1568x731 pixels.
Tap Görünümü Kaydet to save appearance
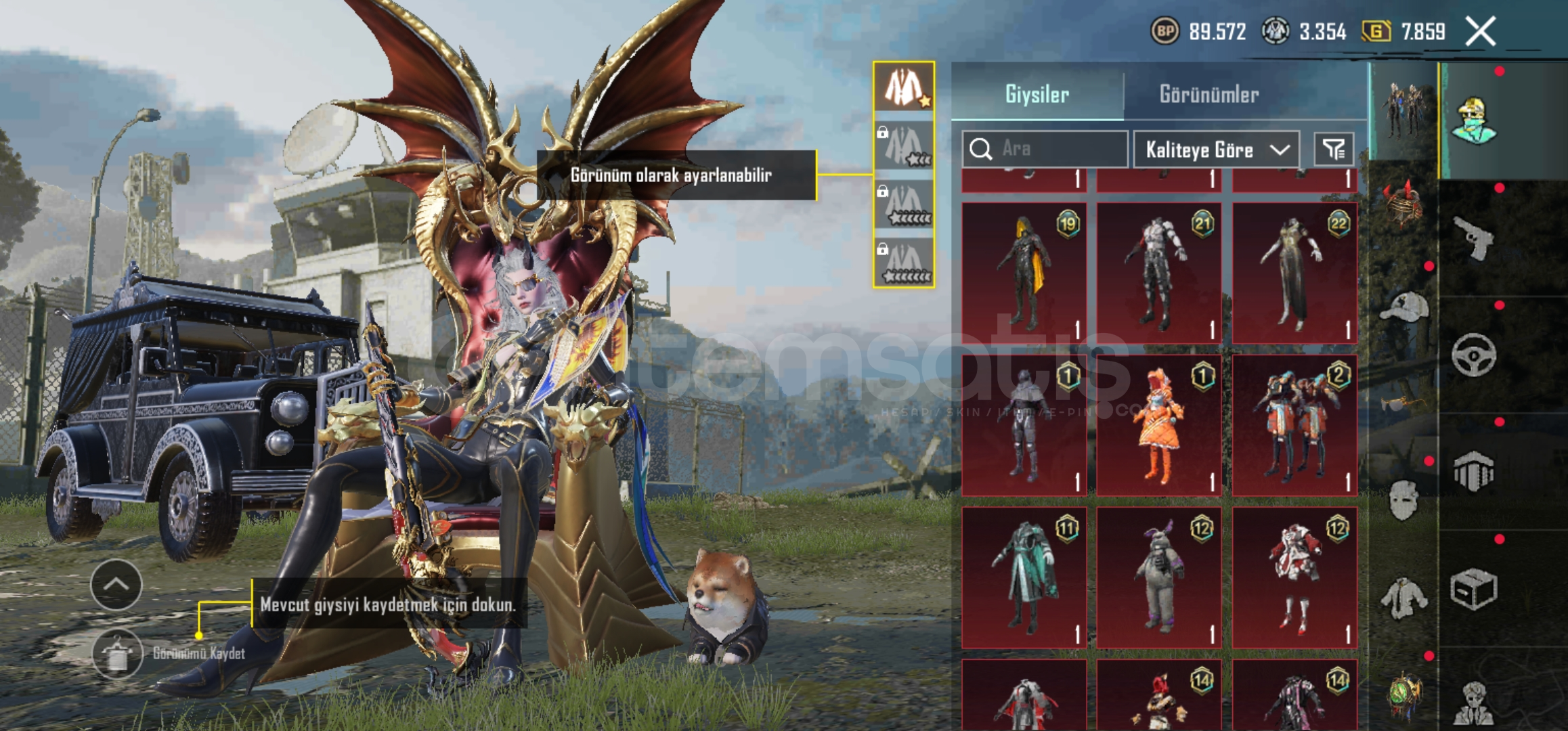tap(118, 653)
